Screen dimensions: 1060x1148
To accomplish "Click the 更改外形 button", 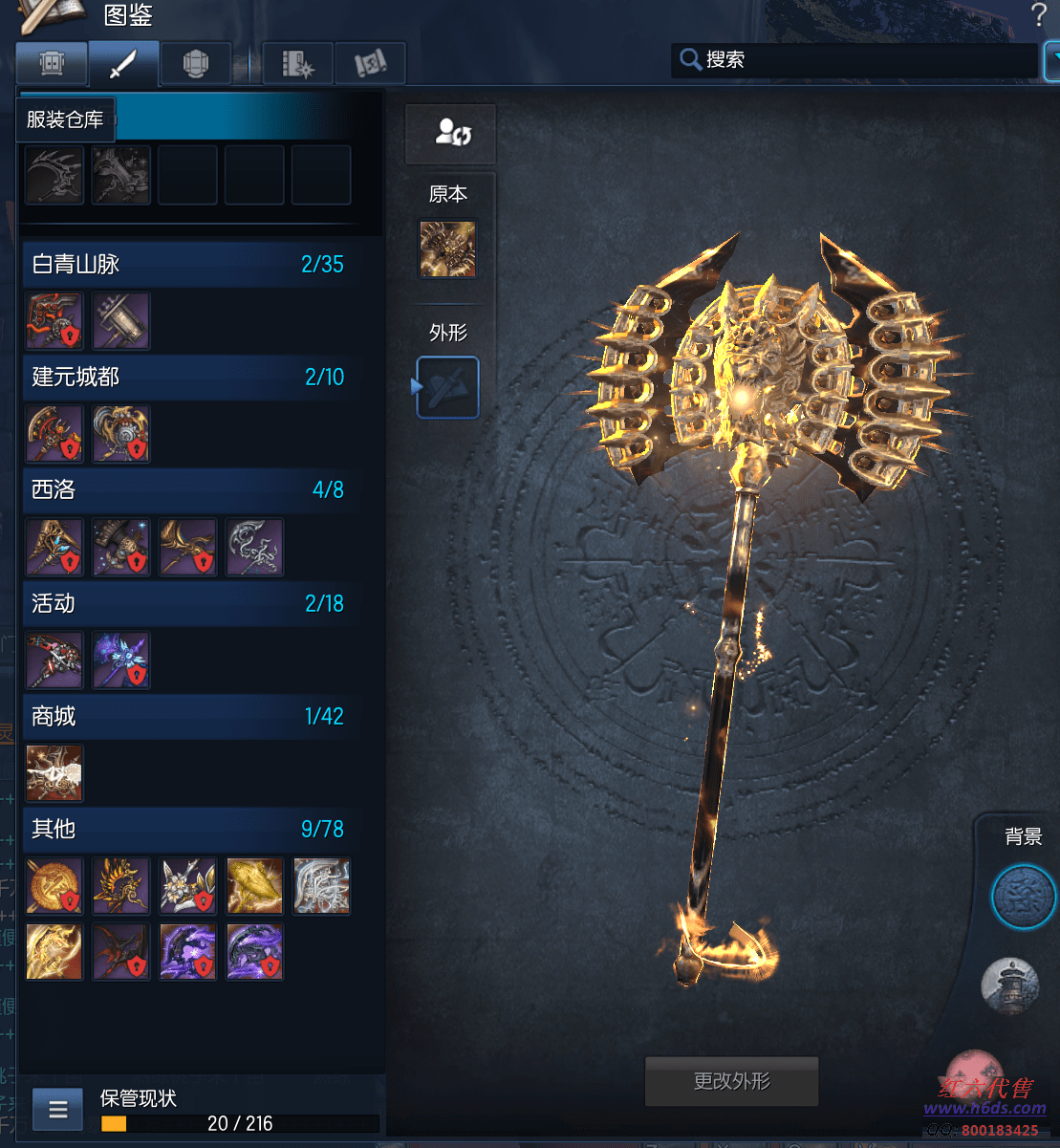I will point(732,1081).
